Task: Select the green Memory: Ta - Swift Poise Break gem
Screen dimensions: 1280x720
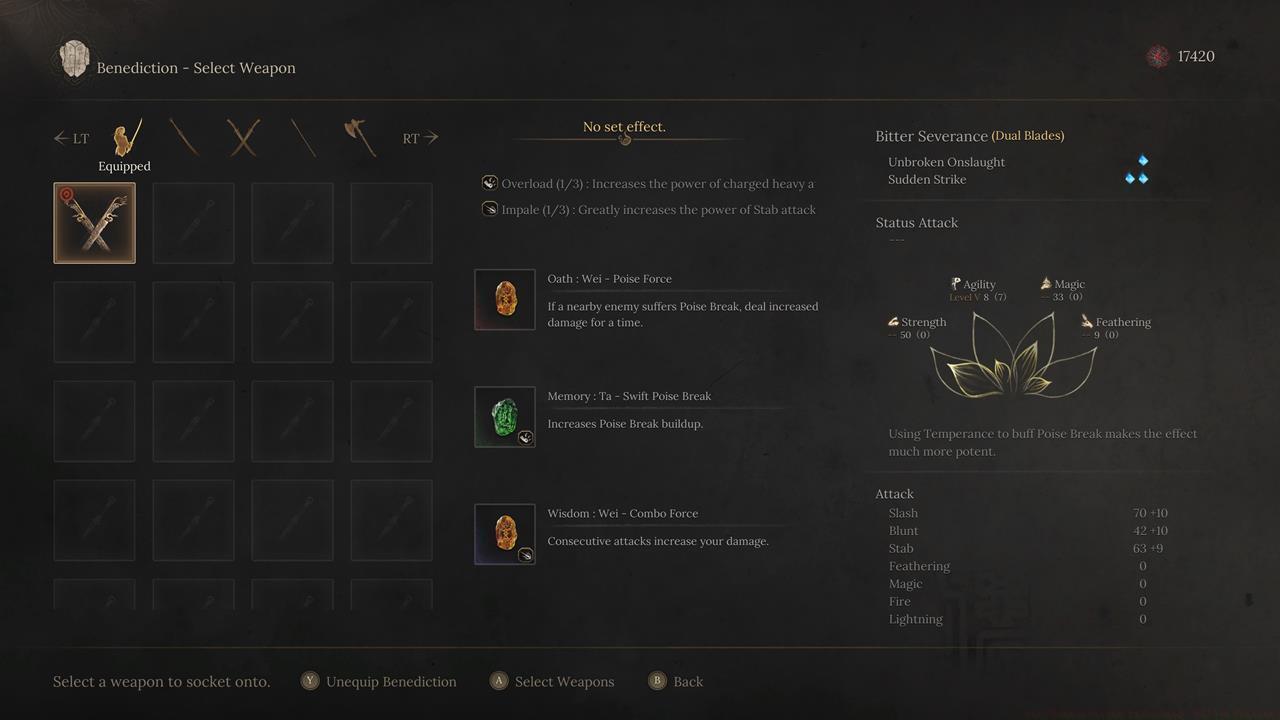Action: tap(505, 417)
